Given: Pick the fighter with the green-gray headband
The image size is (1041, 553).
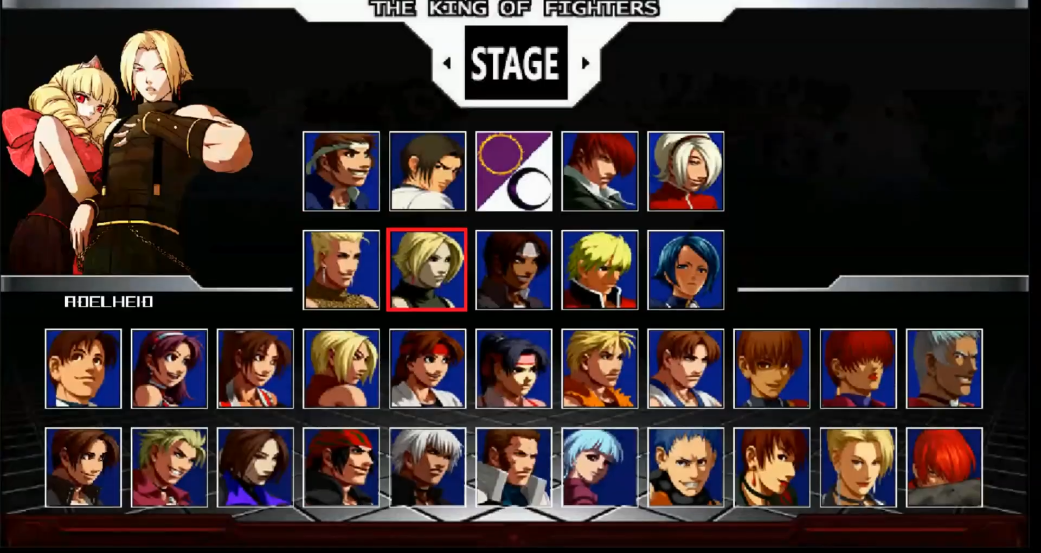Looking at the screenshot, I should tap(341, 171).
